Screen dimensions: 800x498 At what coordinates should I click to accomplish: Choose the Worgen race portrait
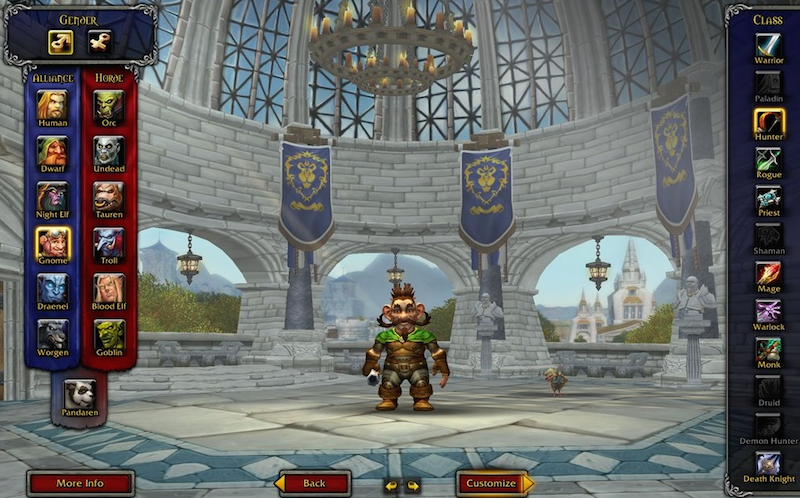(52, 334)
